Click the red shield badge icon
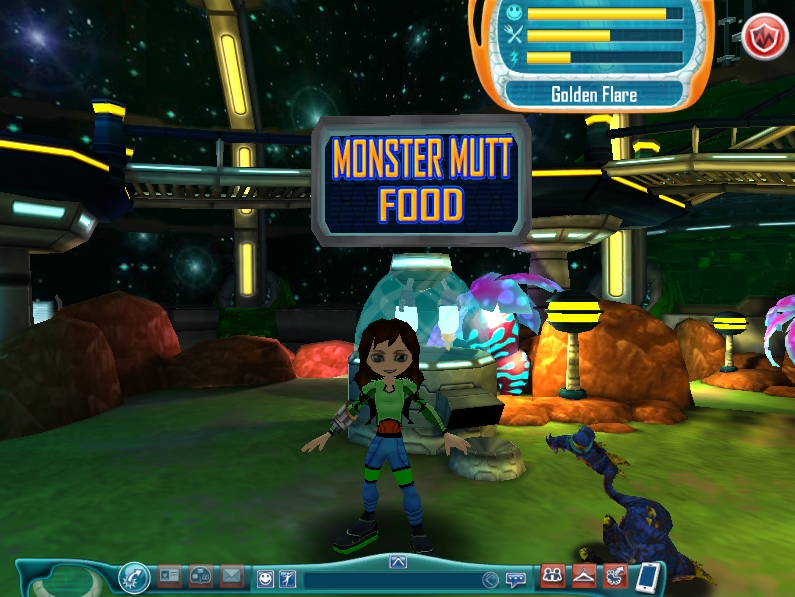Viewport: 795px width, 597px height. tap(765, 37)
